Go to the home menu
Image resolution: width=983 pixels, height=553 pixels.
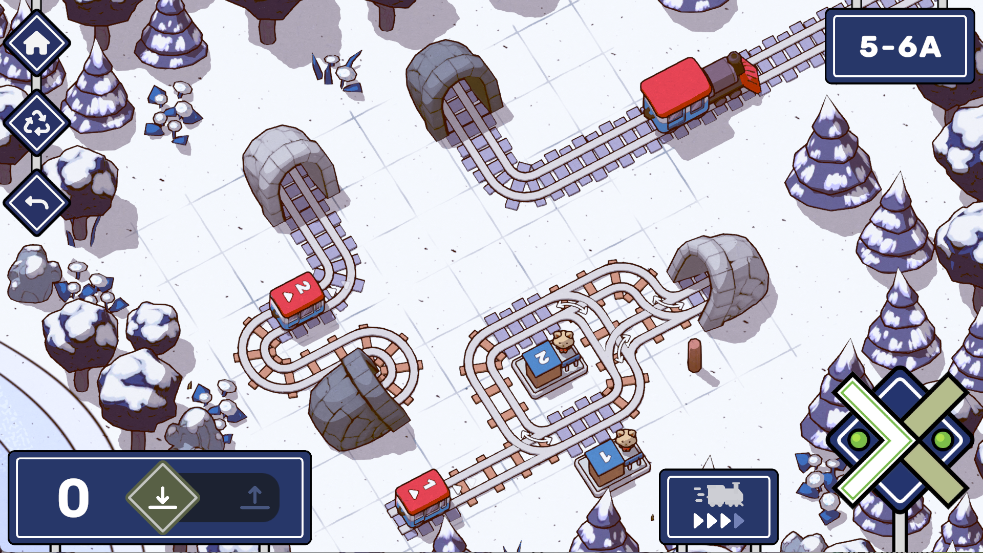[x=37, y=43]
